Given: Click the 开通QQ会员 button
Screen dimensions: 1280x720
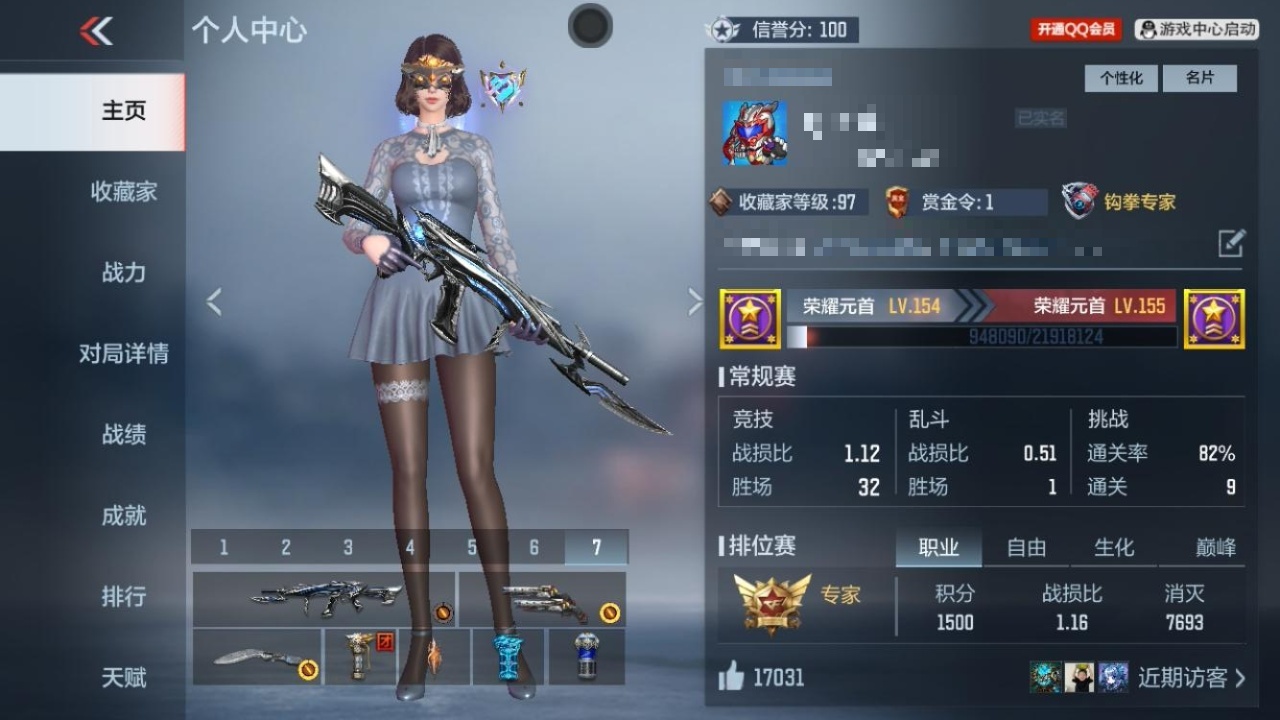Looking at the screenshot, I should [1076, 30].
